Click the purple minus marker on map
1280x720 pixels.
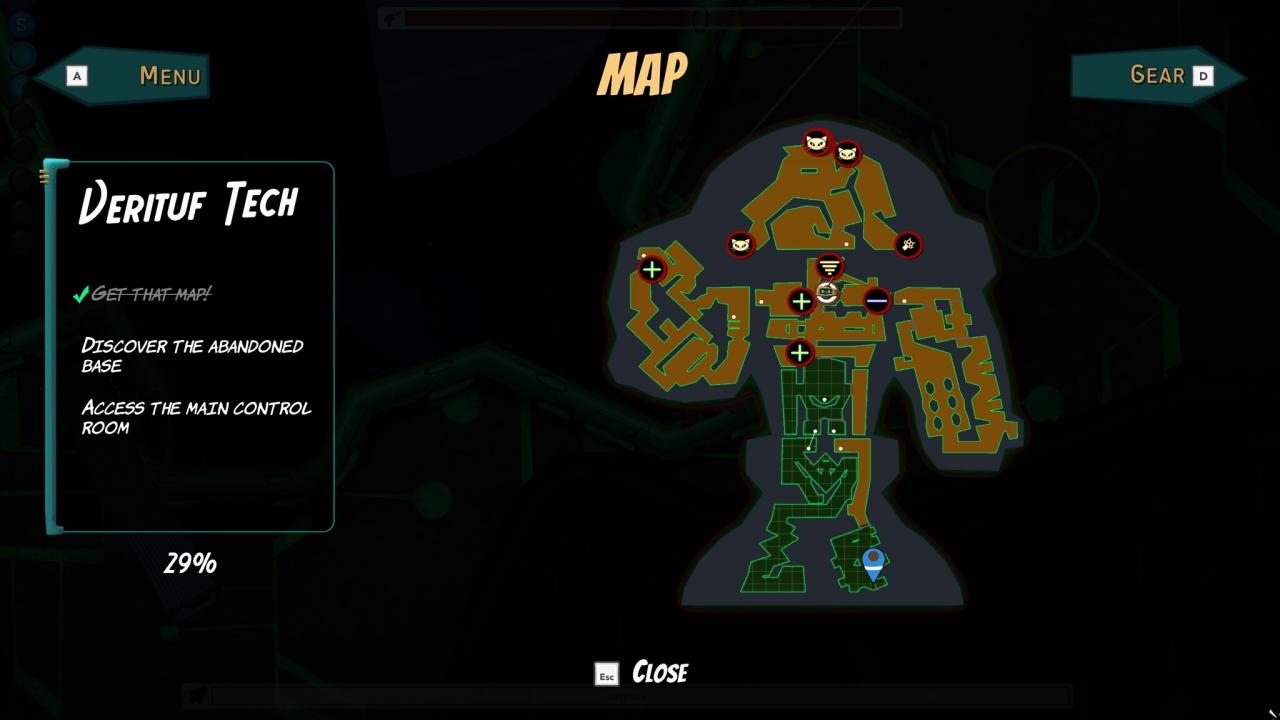tap(877, 300)
